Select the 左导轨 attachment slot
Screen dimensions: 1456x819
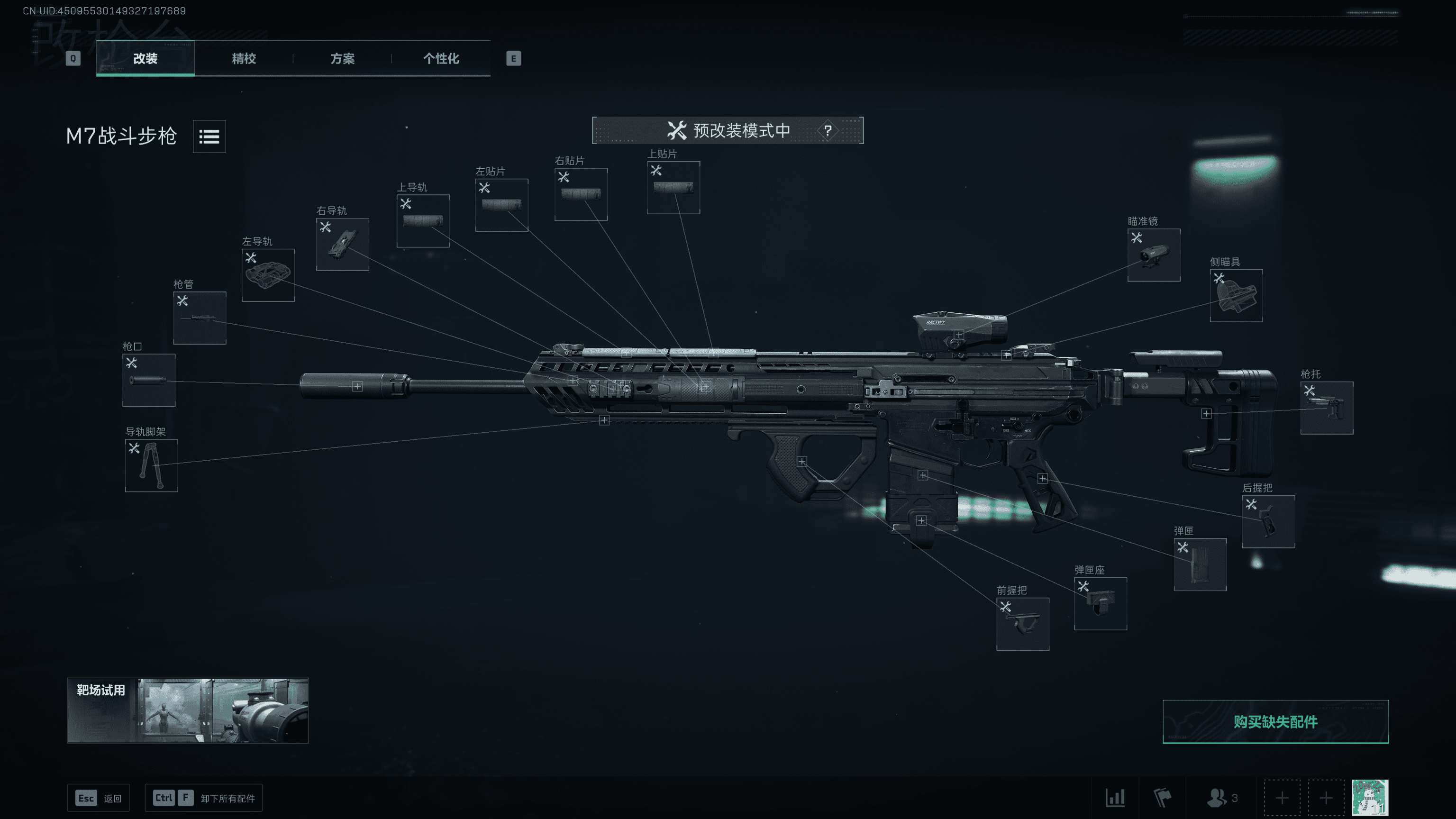pyautogui.click(x=268, y=275)
